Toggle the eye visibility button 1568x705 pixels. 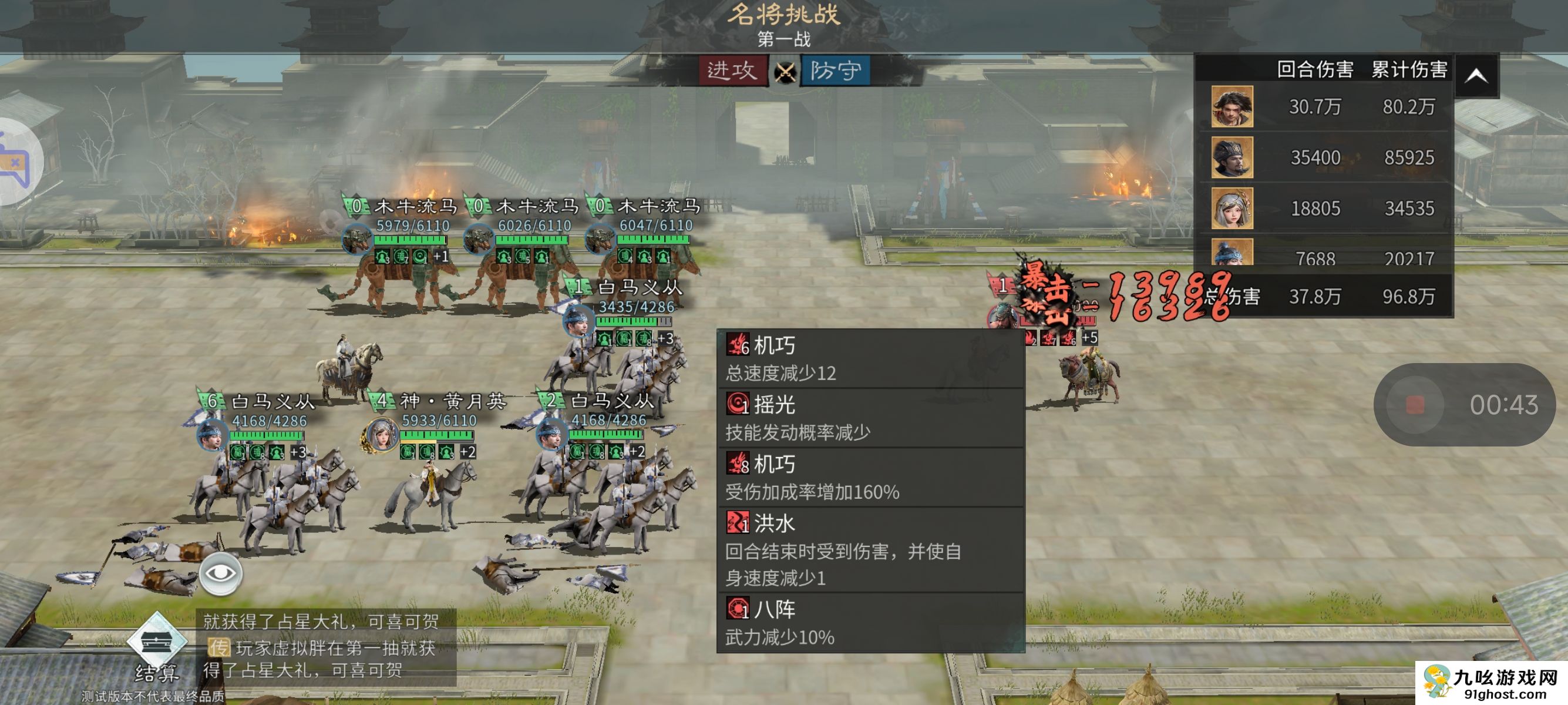(220, 573)
